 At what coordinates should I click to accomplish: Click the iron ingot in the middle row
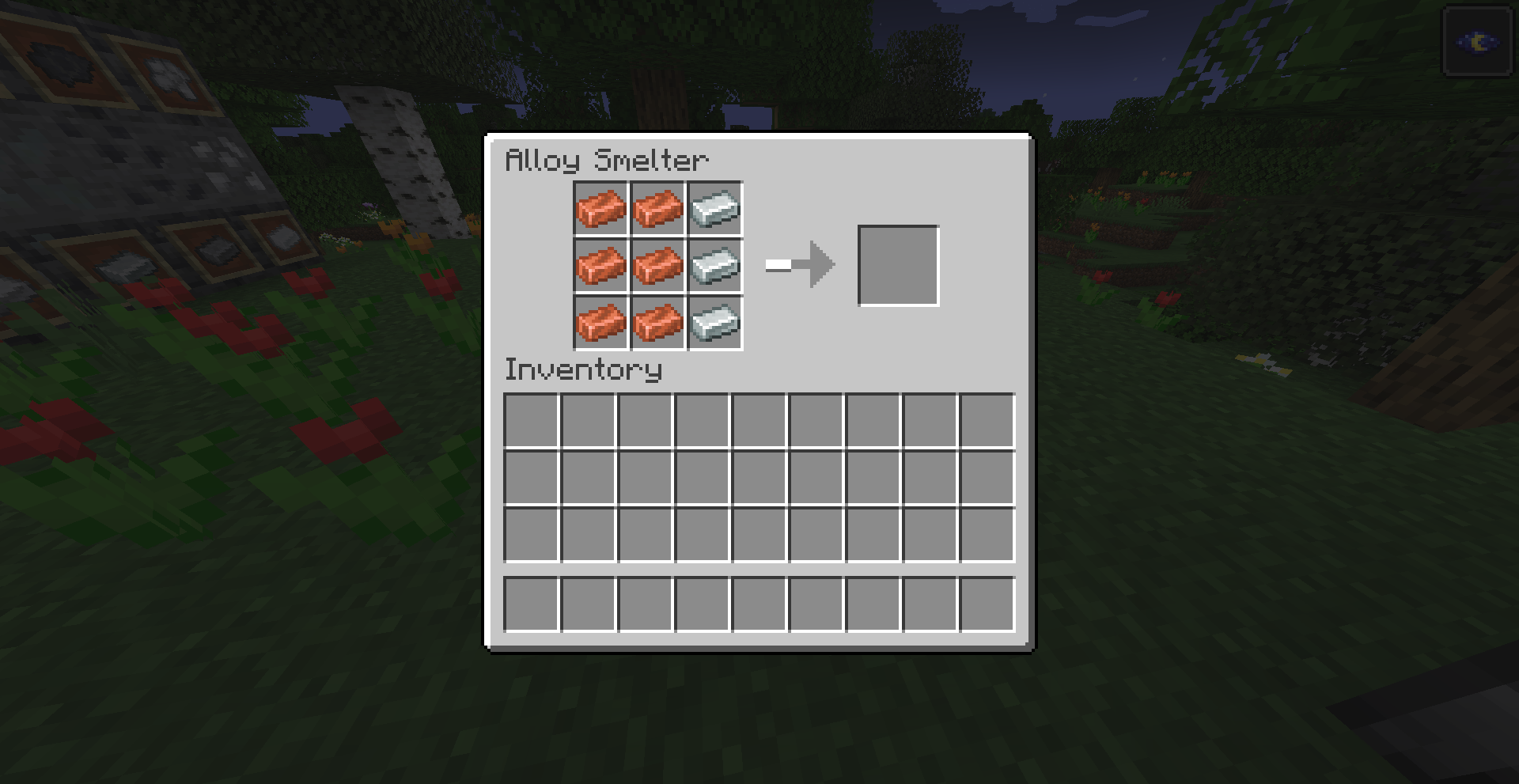pyautogui.click(x=714, y=266)
